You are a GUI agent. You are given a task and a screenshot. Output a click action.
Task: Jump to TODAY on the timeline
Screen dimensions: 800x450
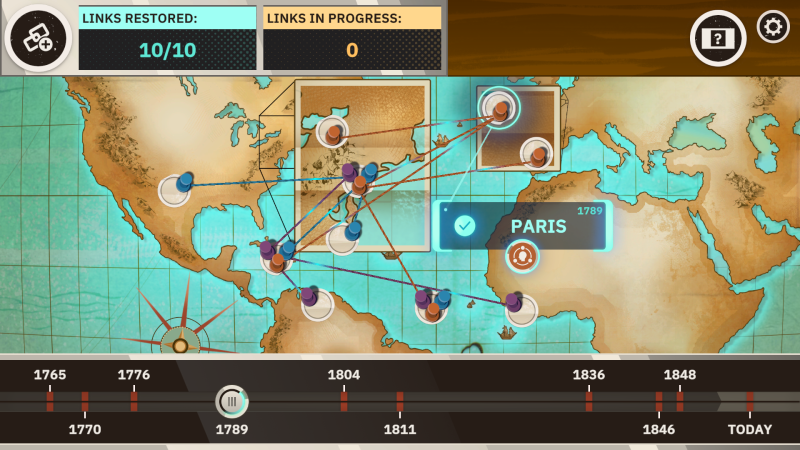pos(749,402)
